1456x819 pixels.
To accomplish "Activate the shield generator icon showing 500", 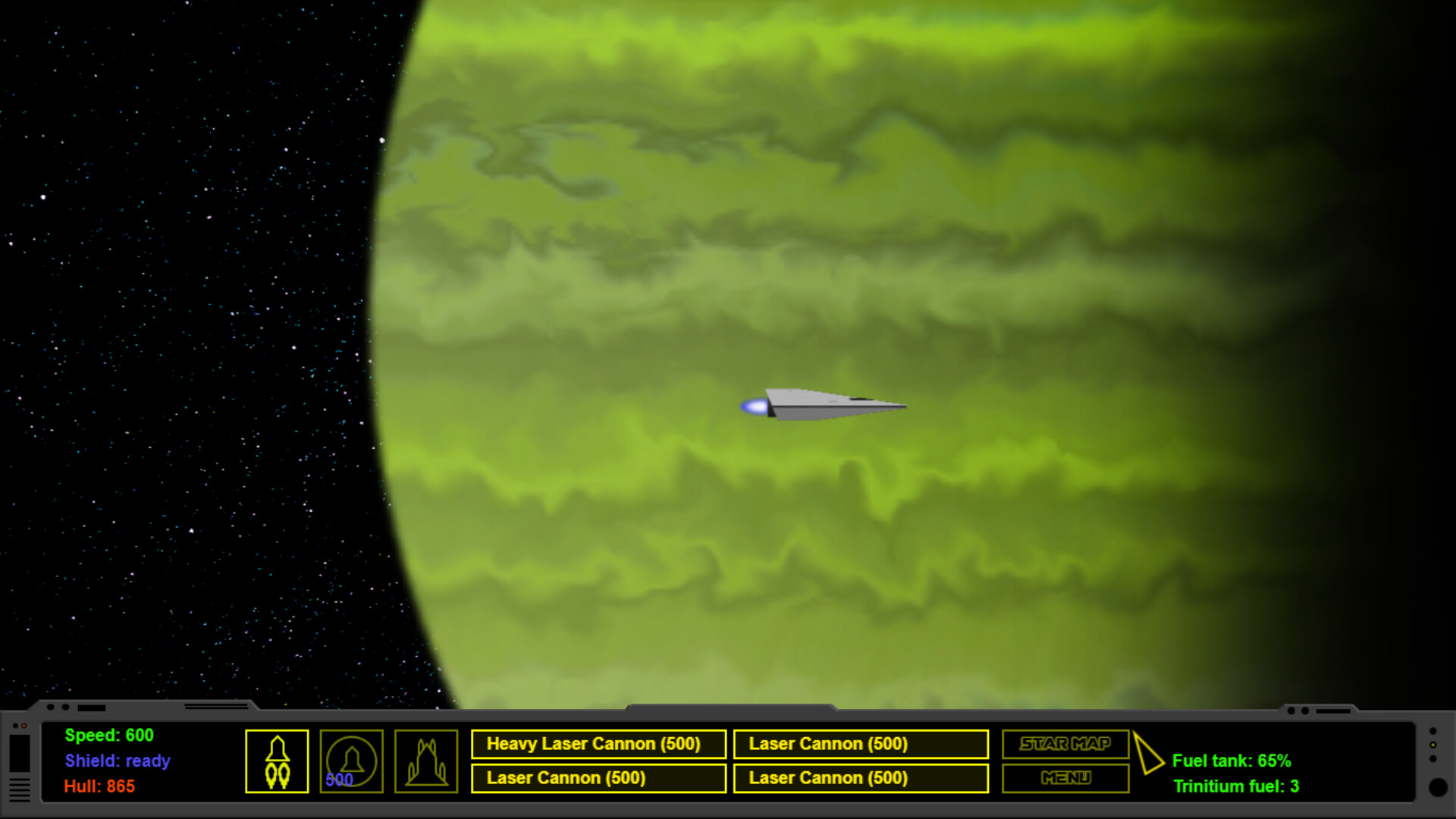I will (x=351, y=761).
